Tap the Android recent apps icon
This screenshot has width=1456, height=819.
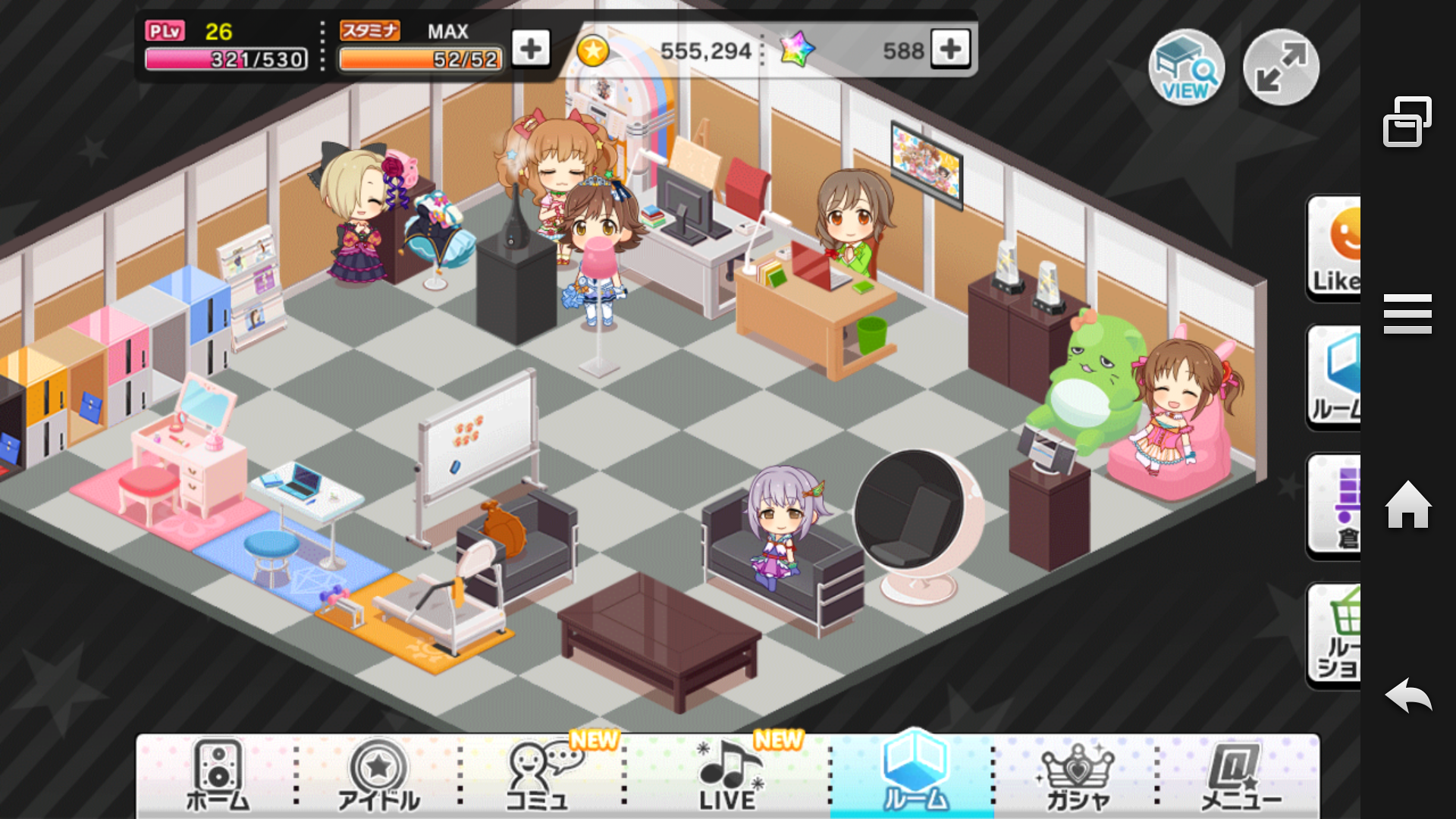[1407, 121]
